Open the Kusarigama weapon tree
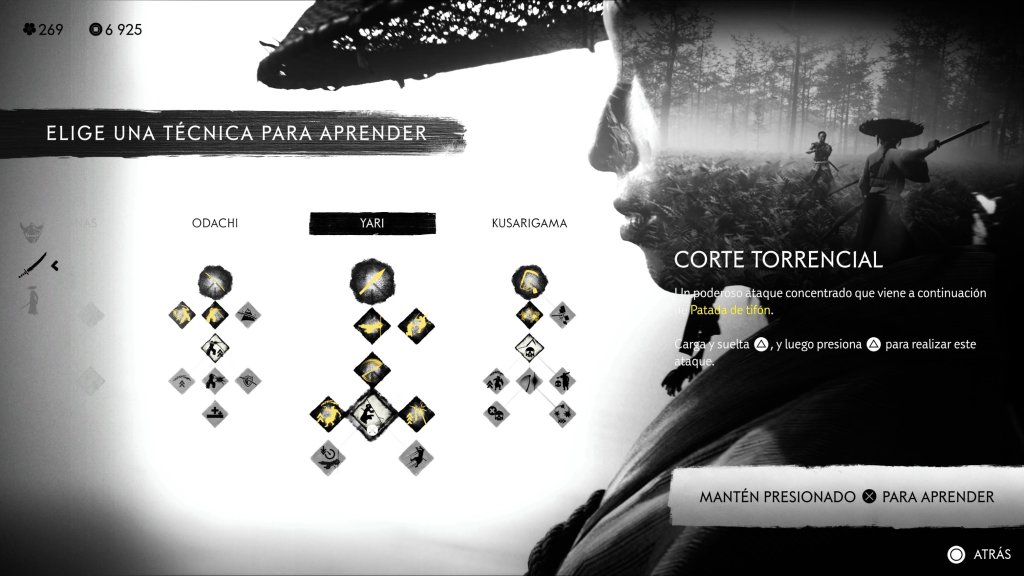The image size is (1024, 576). pos(529,223)
